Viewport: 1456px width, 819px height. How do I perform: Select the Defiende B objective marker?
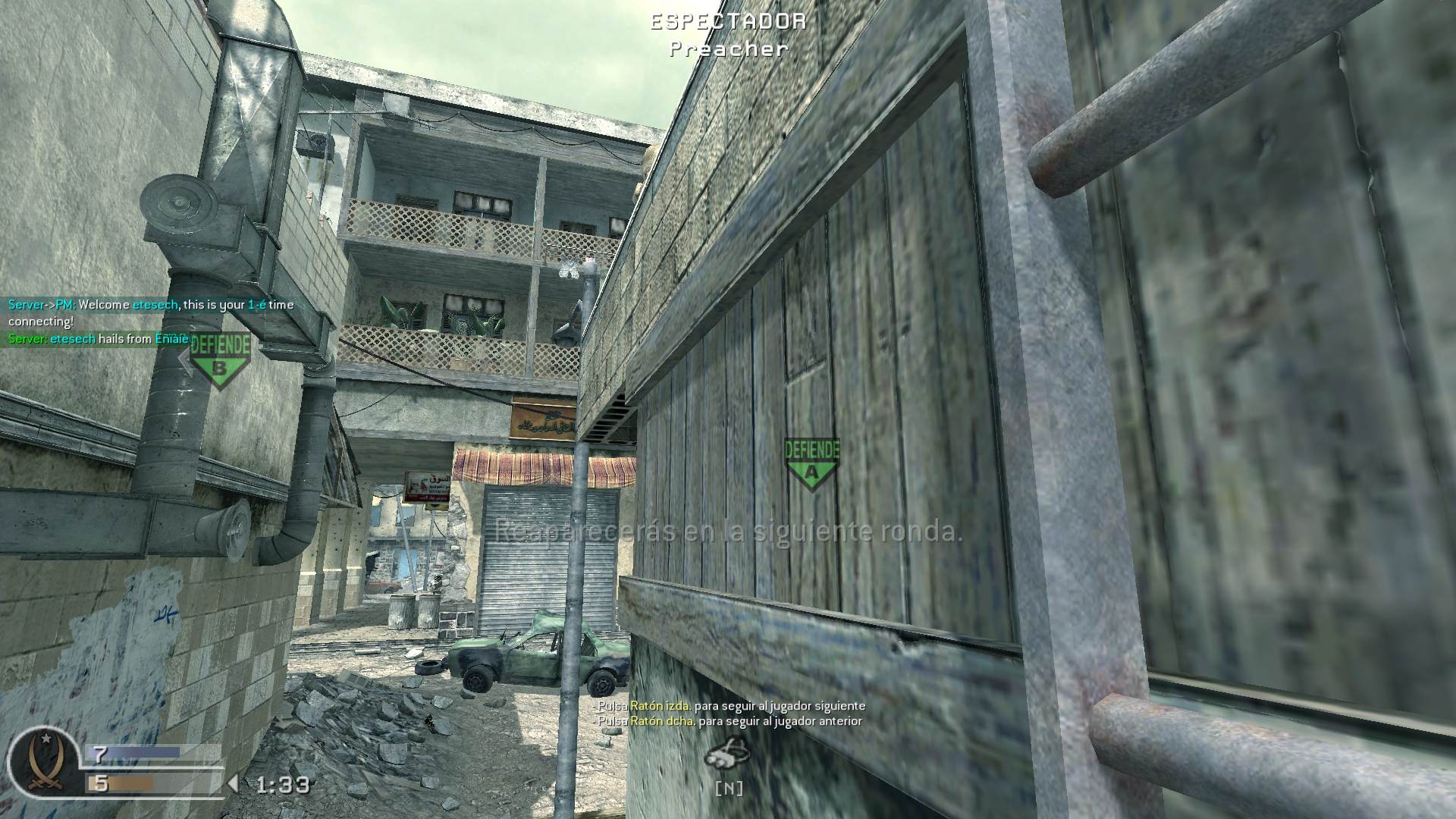pyautogui.click(x=219, y=358)
